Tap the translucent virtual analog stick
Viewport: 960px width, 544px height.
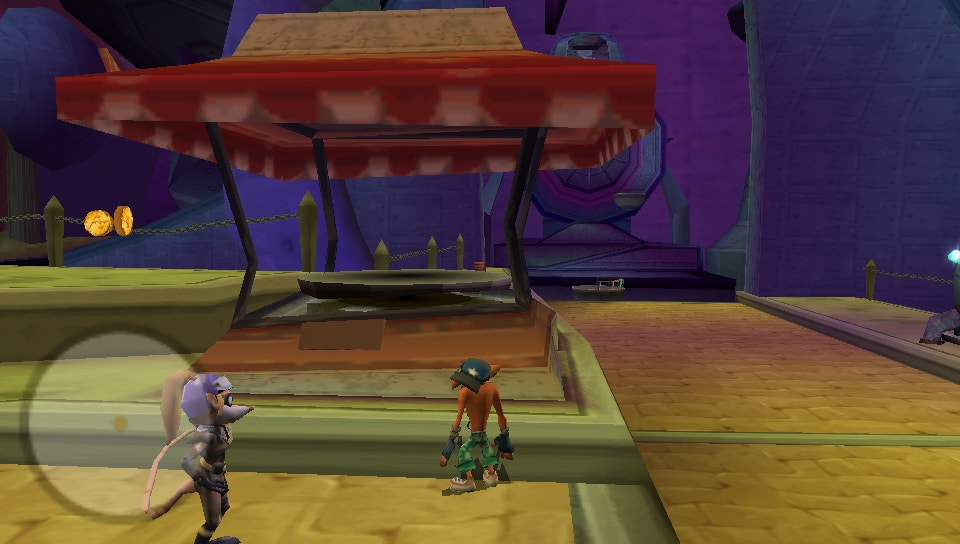(119, 424)
